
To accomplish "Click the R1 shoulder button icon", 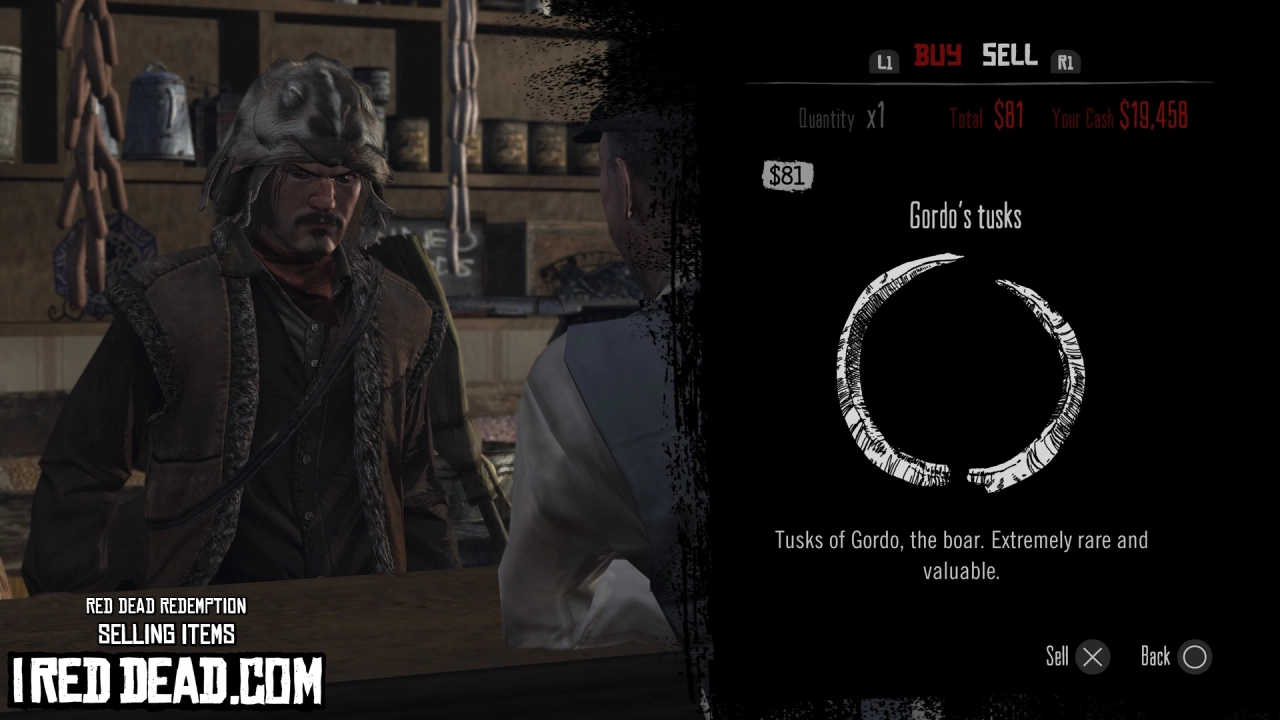I will (1066, 60).
